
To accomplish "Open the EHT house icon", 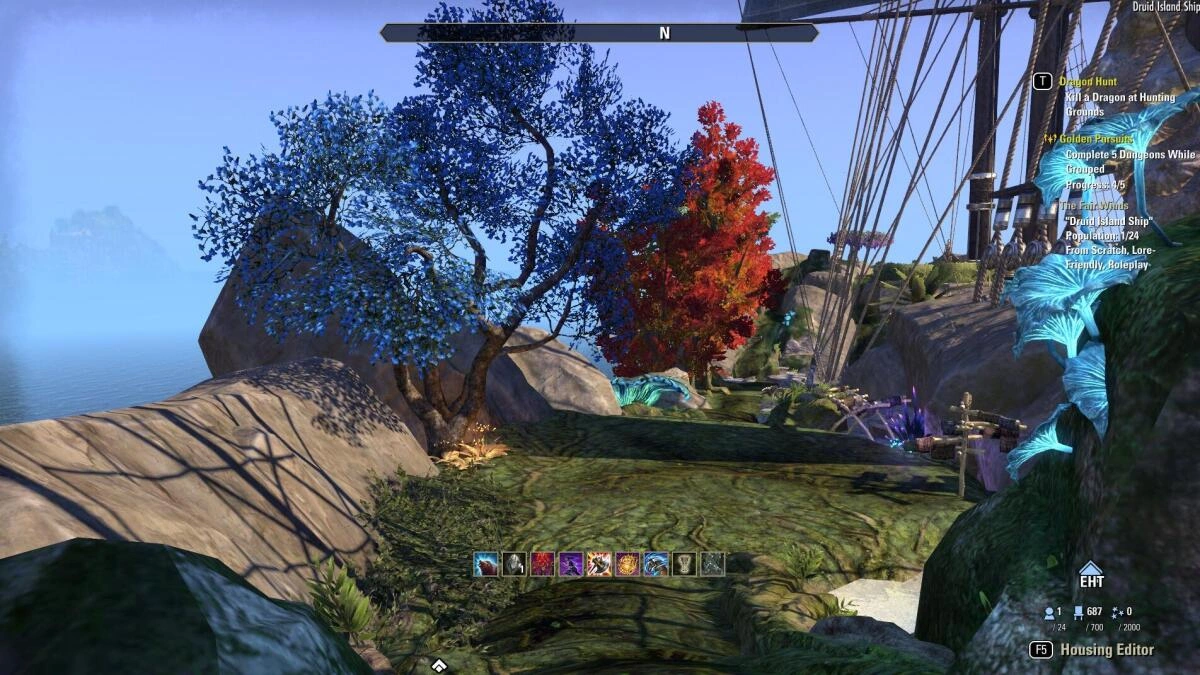I will coord(1090,575).
